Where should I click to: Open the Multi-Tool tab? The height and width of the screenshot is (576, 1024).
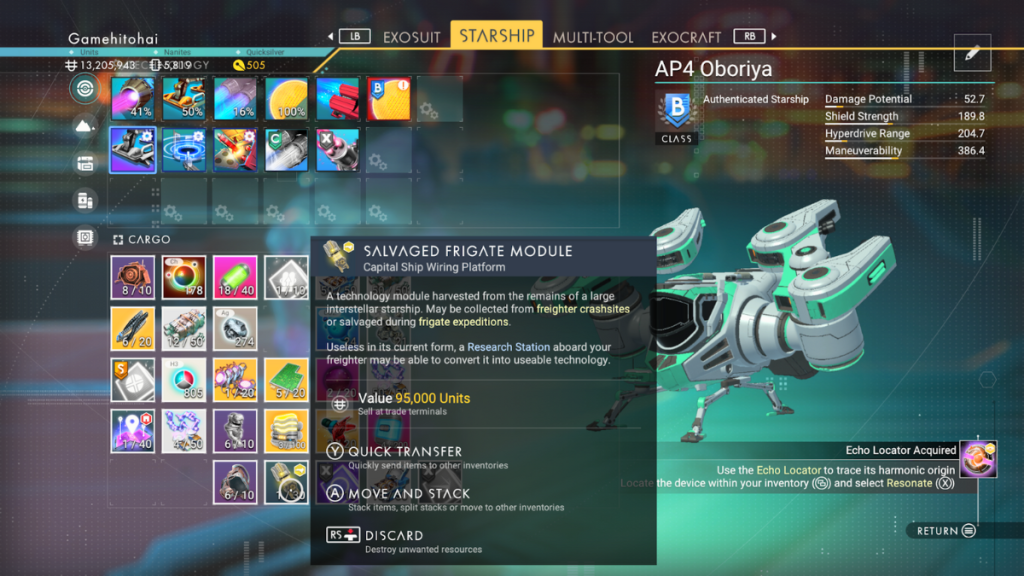coord(593,37)
